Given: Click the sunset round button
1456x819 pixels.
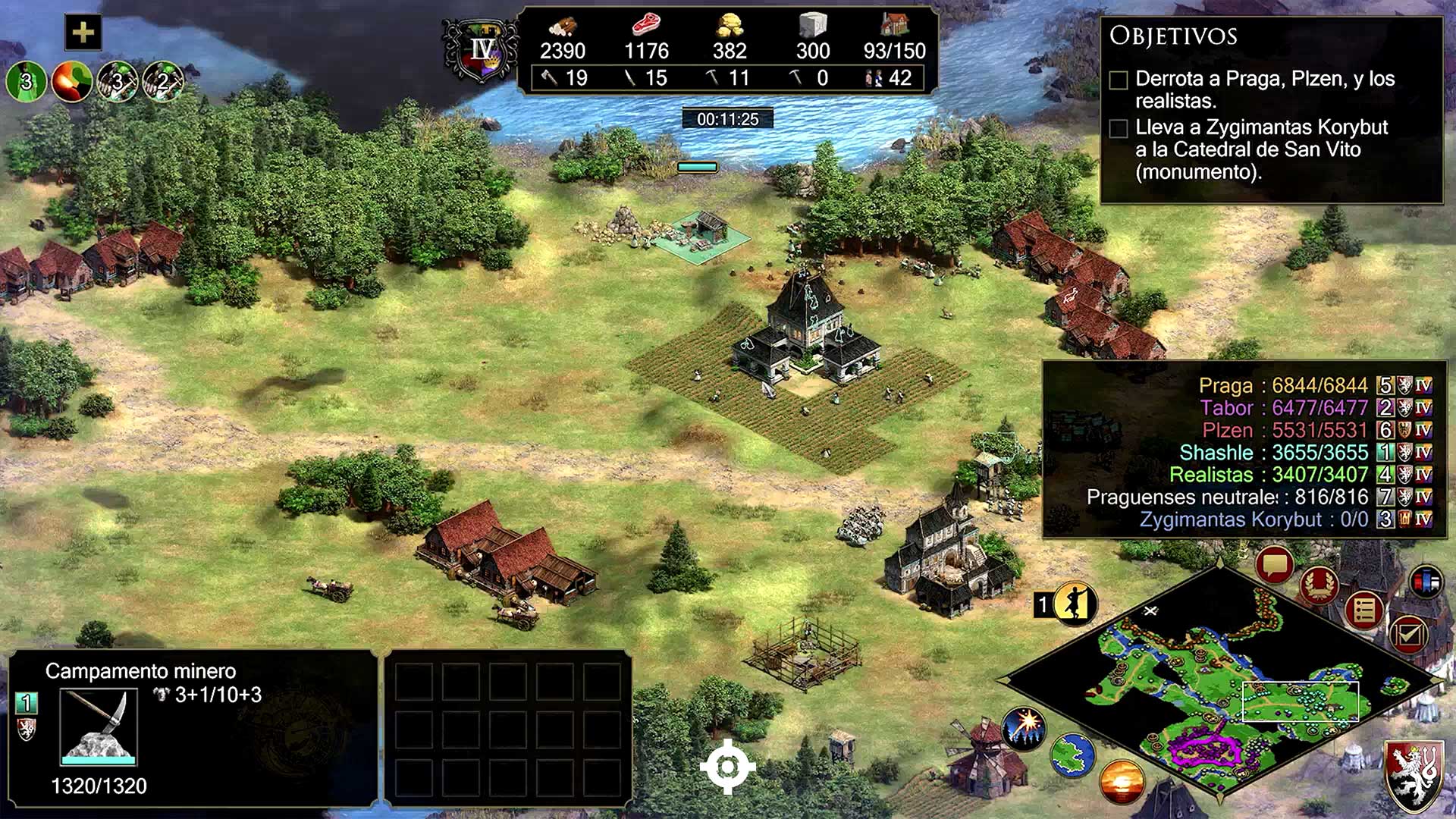Looking at the screenshot, I should (1122, 782).
